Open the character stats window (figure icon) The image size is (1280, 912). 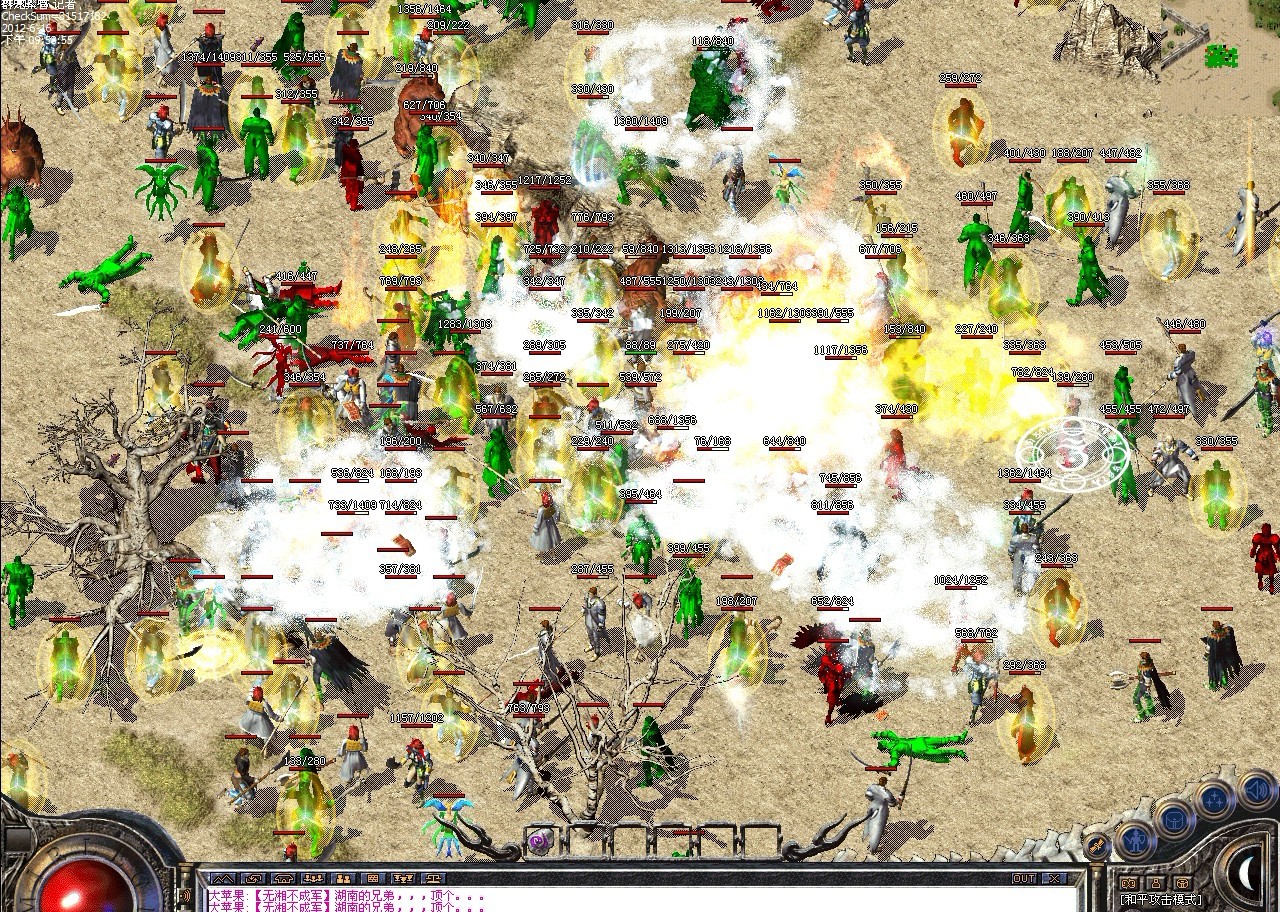click(x=1135, y=841)
